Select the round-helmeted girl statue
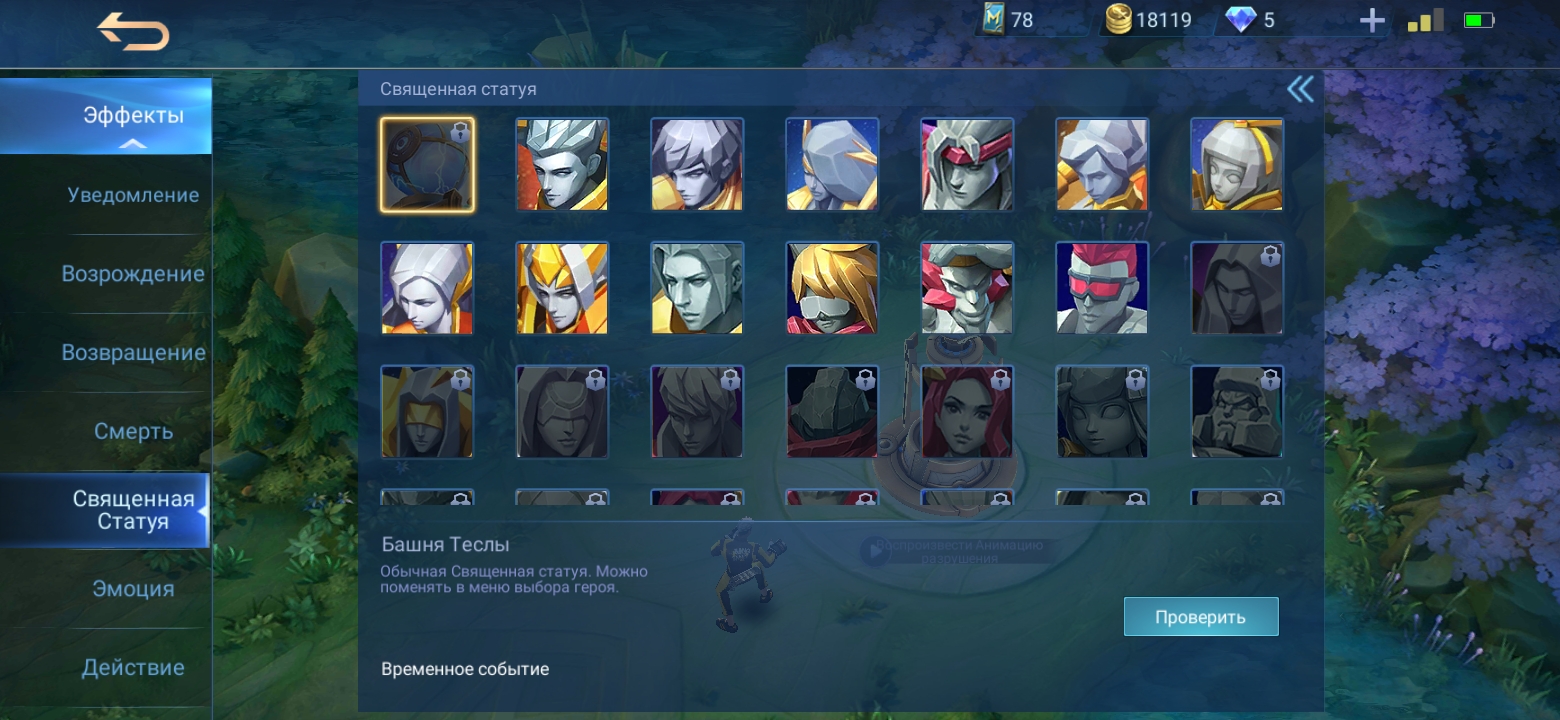 click(1237, 165)
